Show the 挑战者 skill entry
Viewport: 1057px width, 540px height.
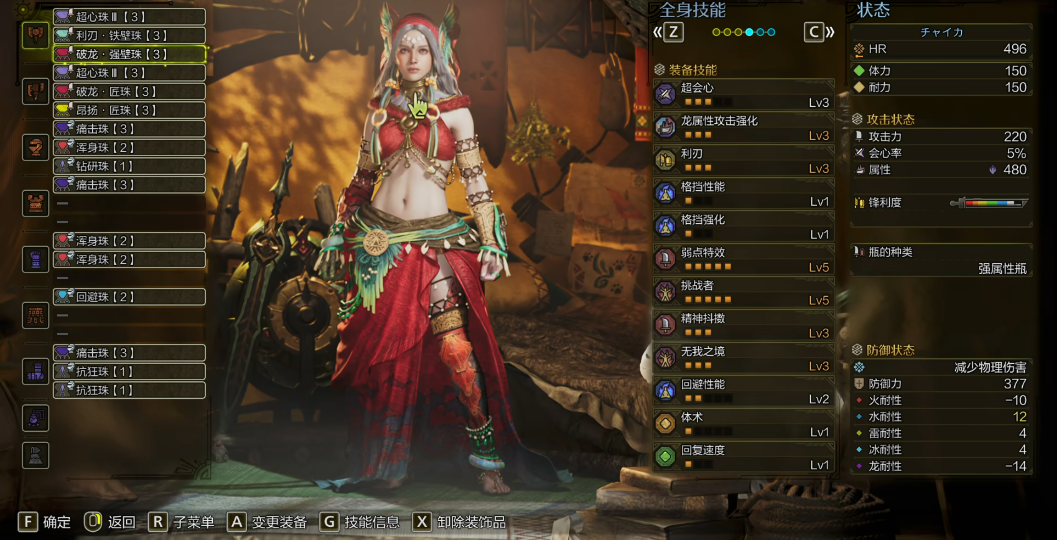click(x=743, y=293)
